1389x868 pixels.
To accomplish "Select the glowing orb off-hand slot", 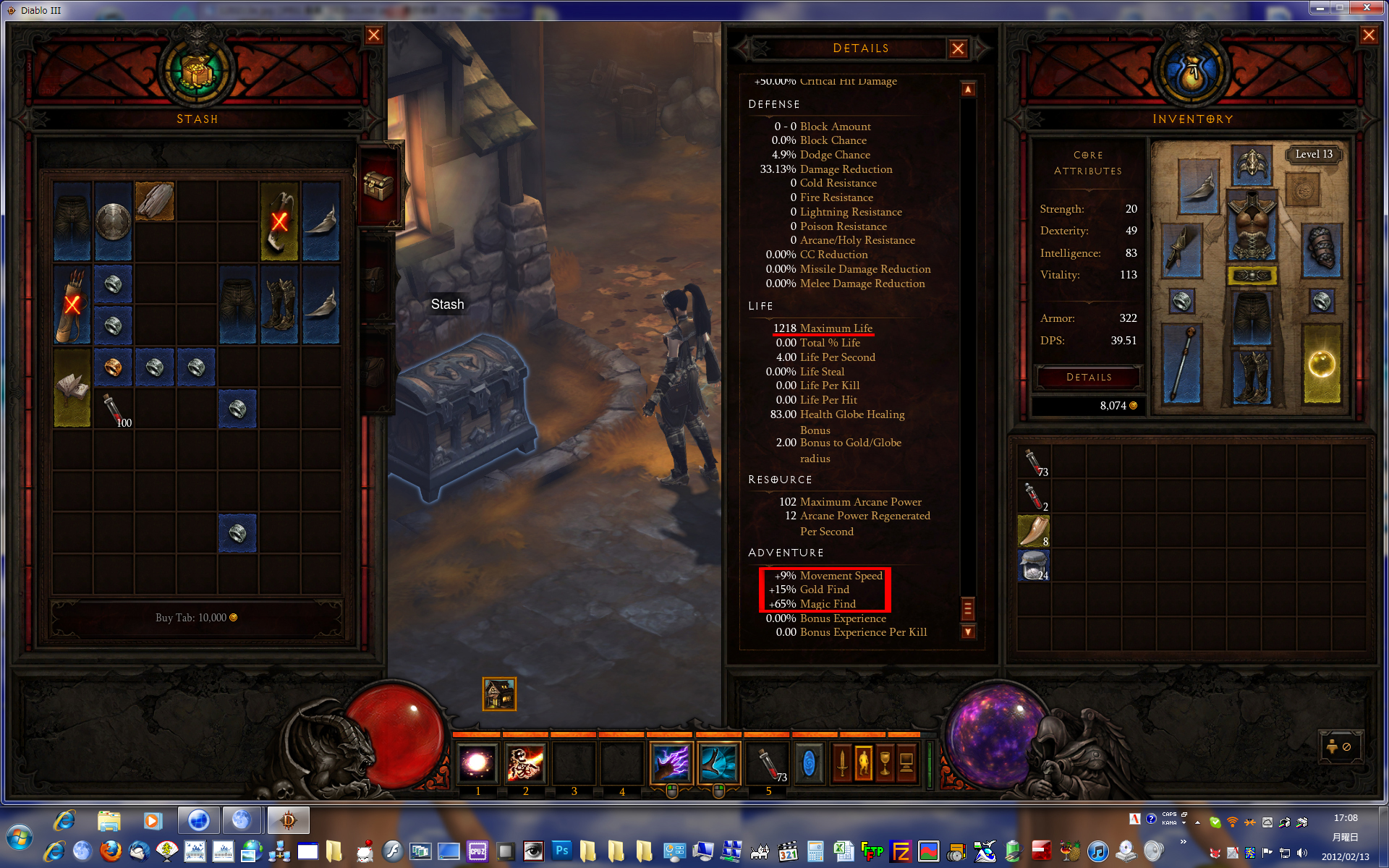I will [1321, 363].
